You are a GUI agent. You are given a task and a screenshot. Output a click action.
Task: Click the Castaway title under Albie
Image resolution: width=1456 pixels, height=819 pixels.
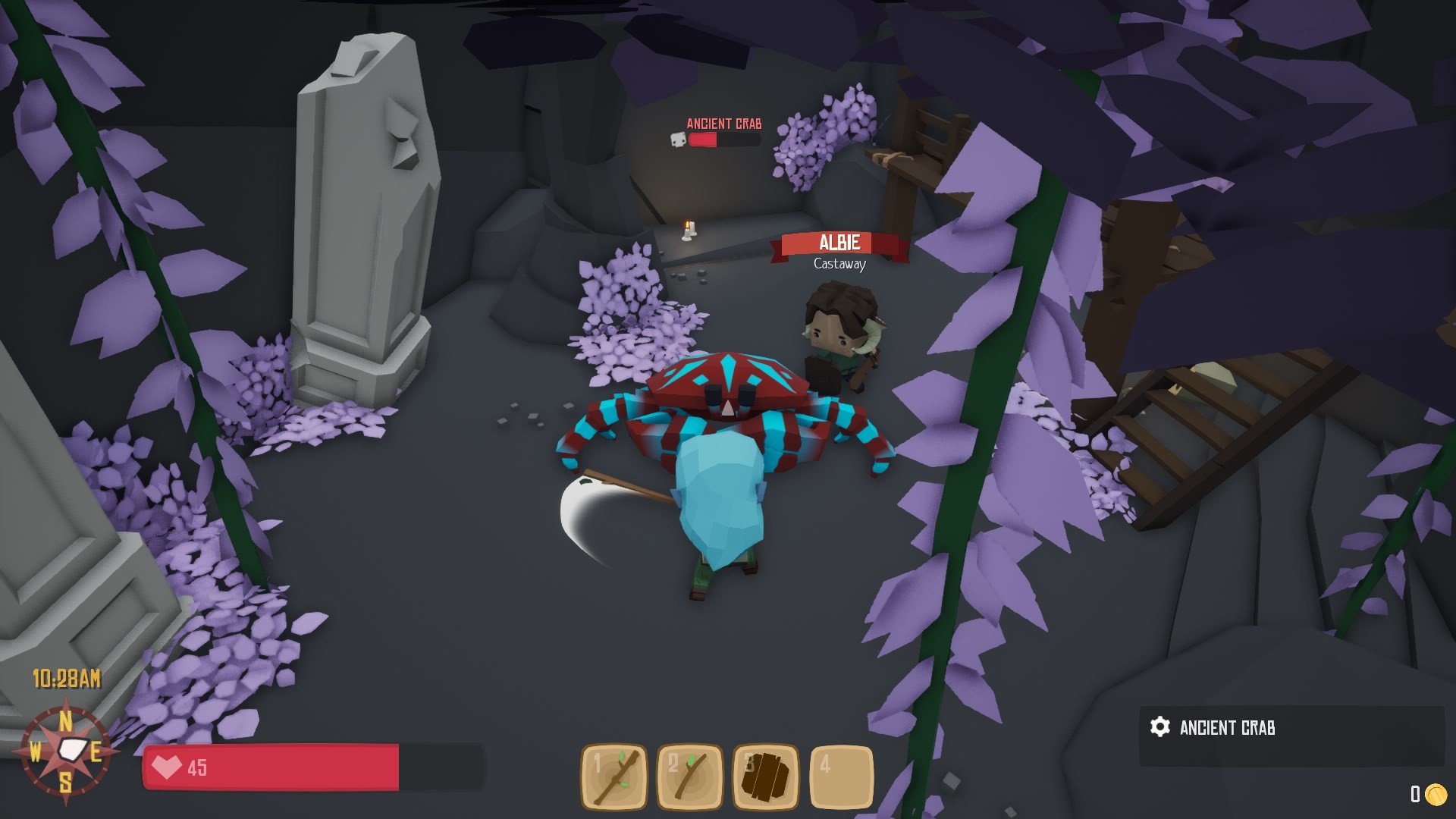point(838,265)
